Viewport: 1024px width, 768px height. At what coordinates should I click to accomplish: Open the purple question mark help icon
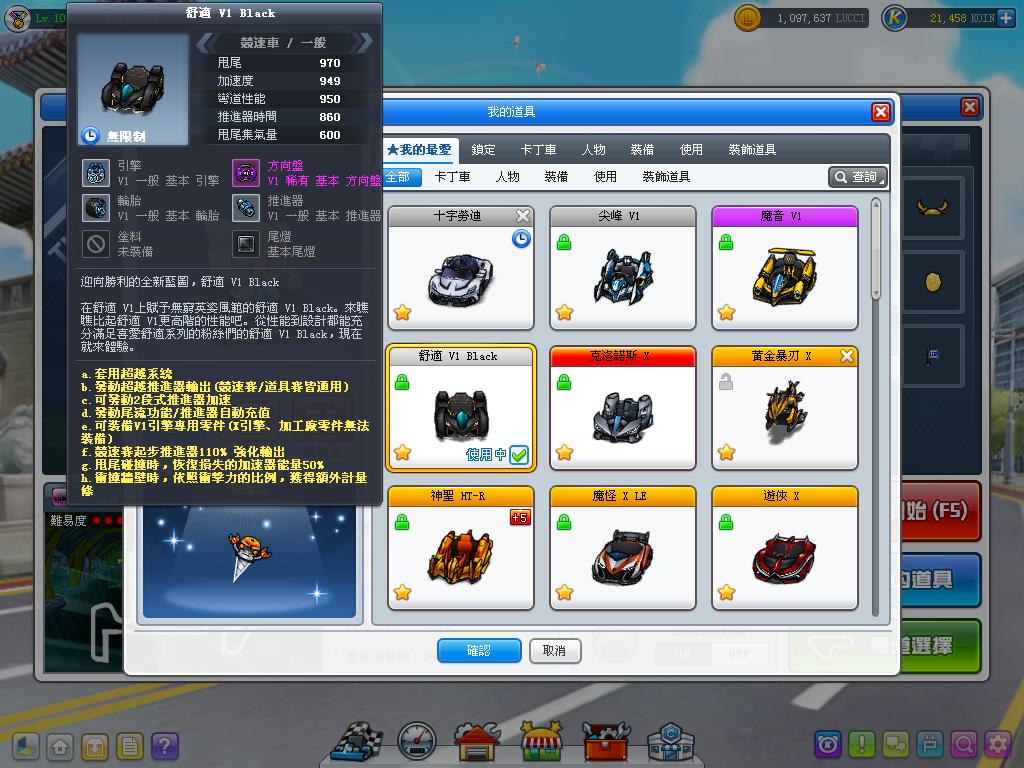165,746
